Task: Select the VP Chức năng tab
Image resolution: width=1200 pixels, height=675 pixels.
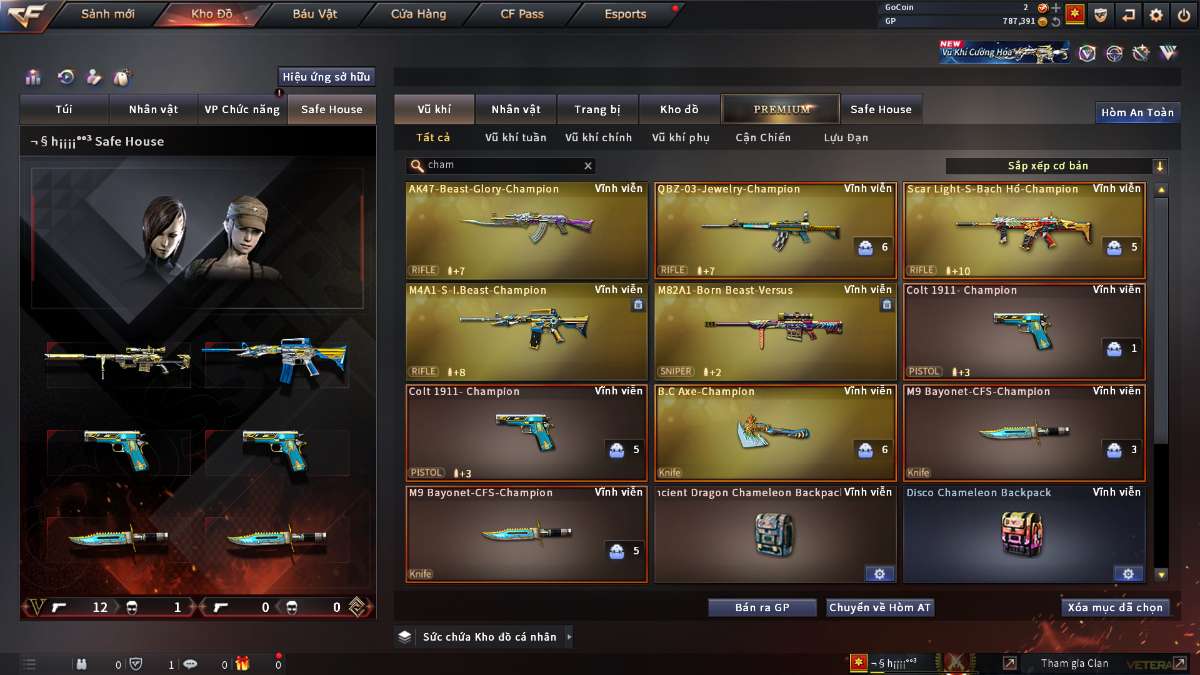Action: click(242, 109)
